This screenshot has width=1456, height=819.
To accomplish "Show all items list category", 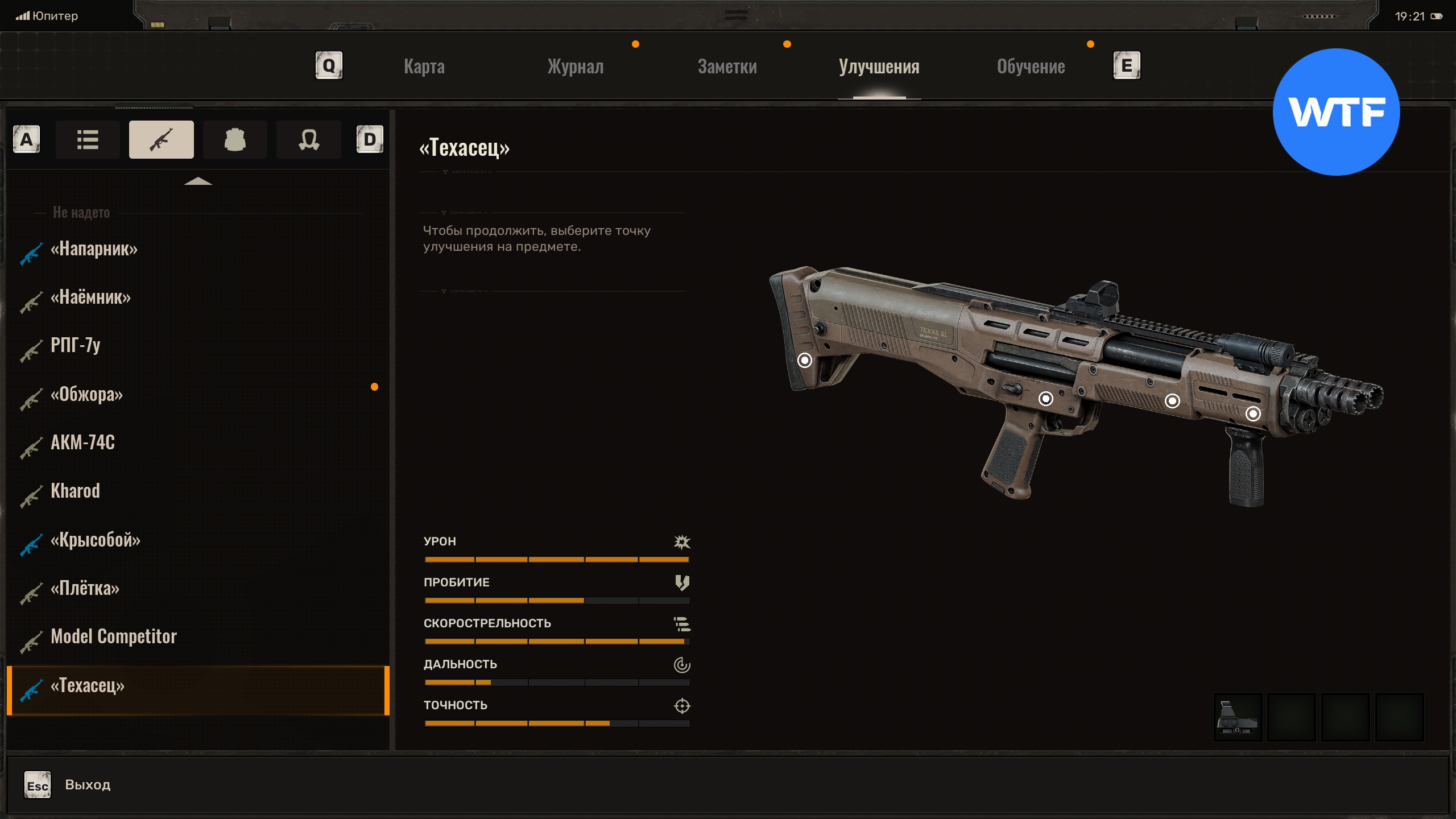I will (x=88, y=139).
